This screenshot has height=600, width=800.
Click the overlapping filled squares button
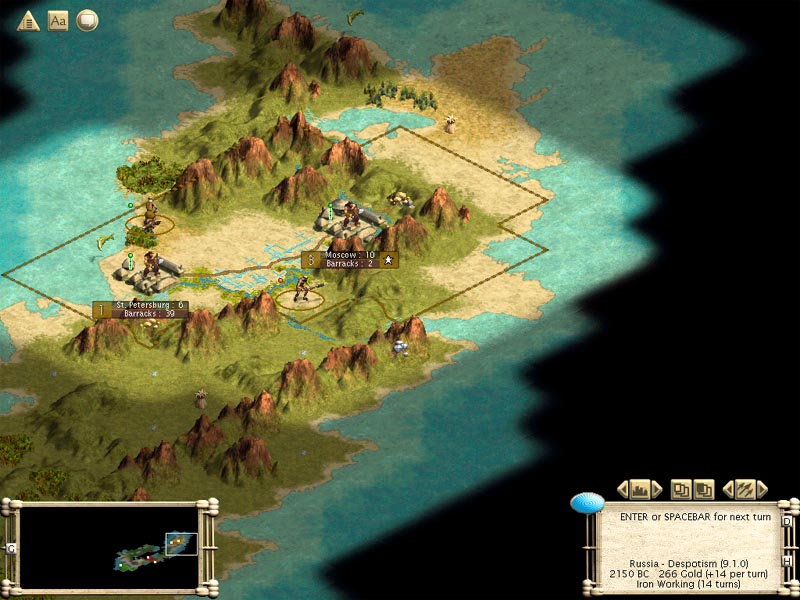[x=703, y=489]
